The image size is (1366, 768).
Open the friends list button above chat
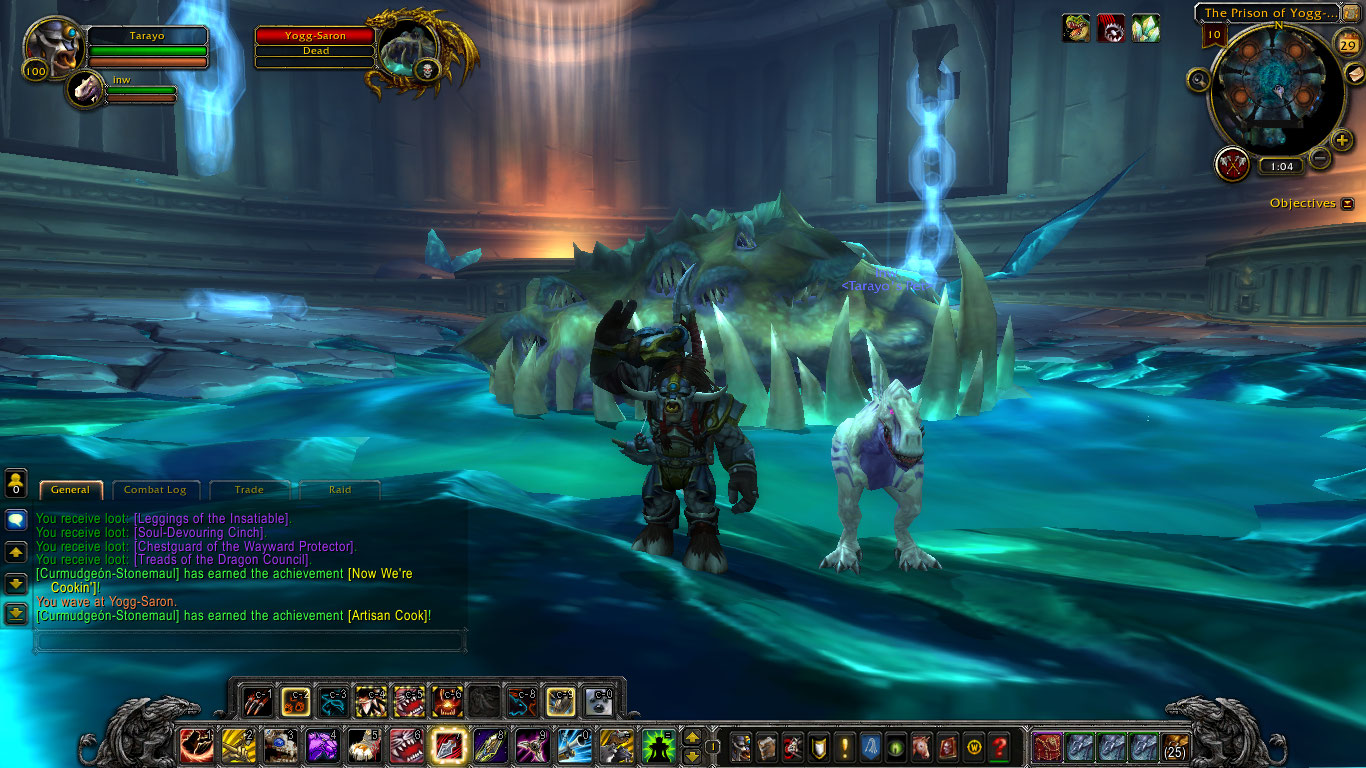click(16, 483)
